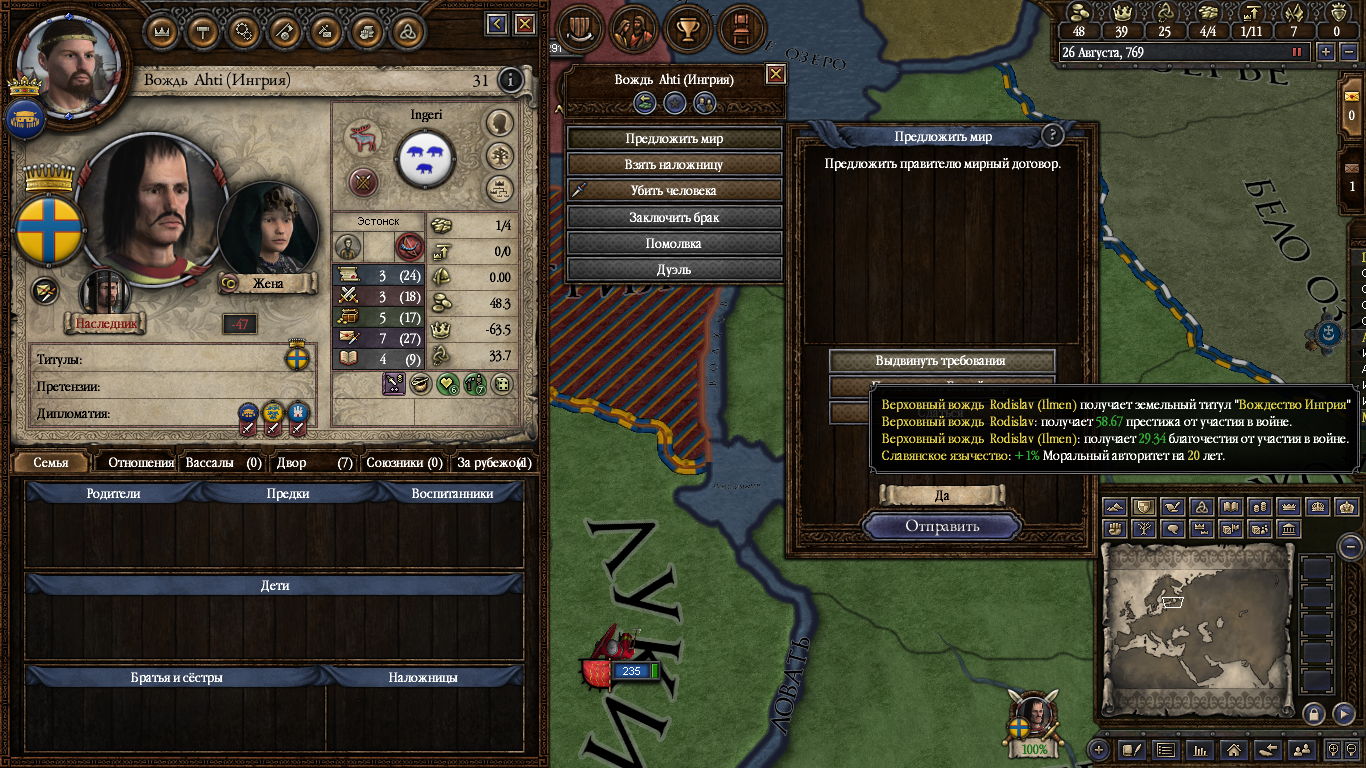Choose 'Заключить брак' option
This screenshot has height=768, width=1366.
pyautogui.click(x=674, y=217)
